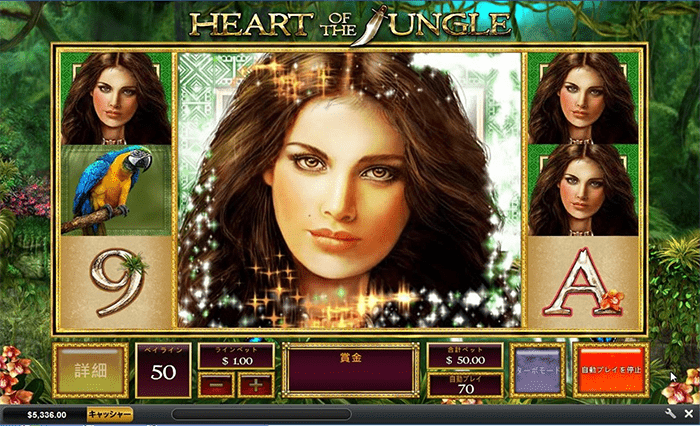
Task: Toggle the turbo mode button
Action: coord(537,370)
